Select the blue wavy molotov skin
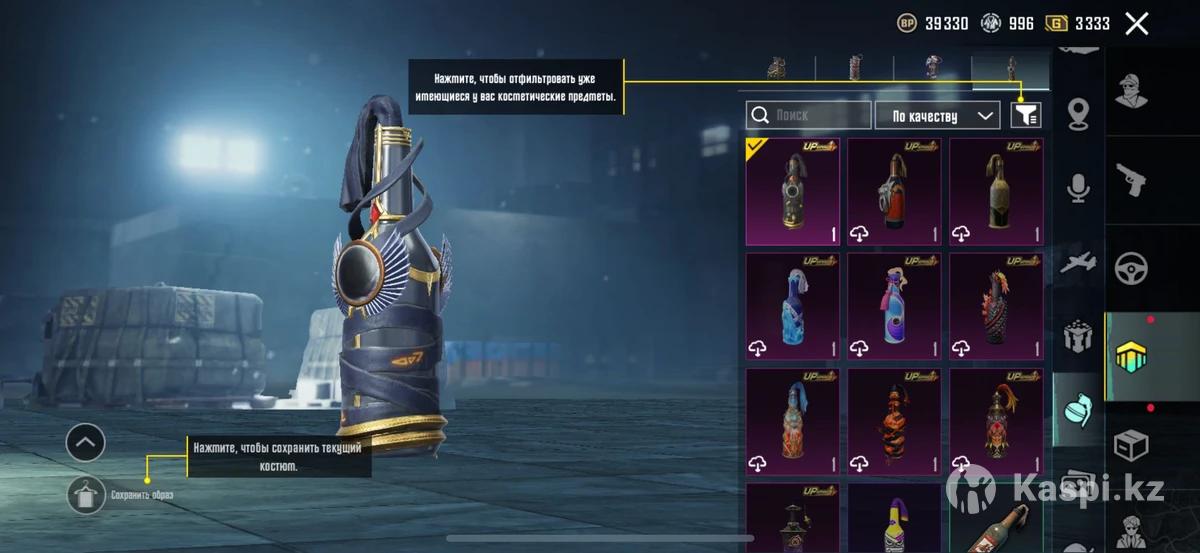Screen dimensions: 1200x553 coord(794,306)
